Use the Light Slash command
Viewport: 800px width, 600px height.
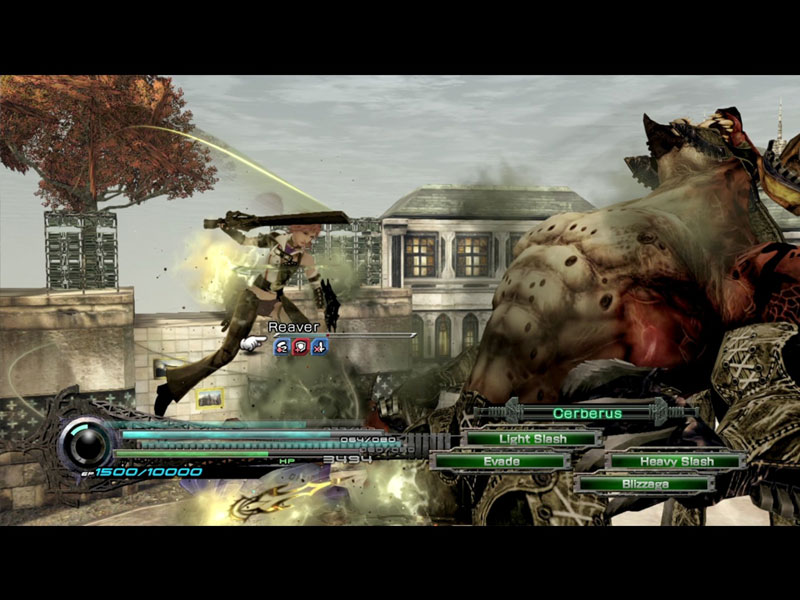pos(530,438)
